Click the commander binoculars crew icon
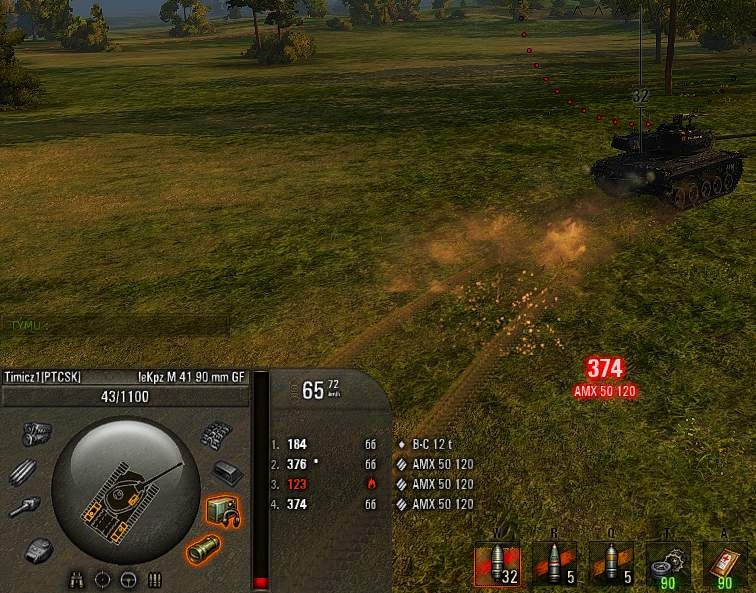Screen dimensions: 756x593 click(x=76, y=579)
